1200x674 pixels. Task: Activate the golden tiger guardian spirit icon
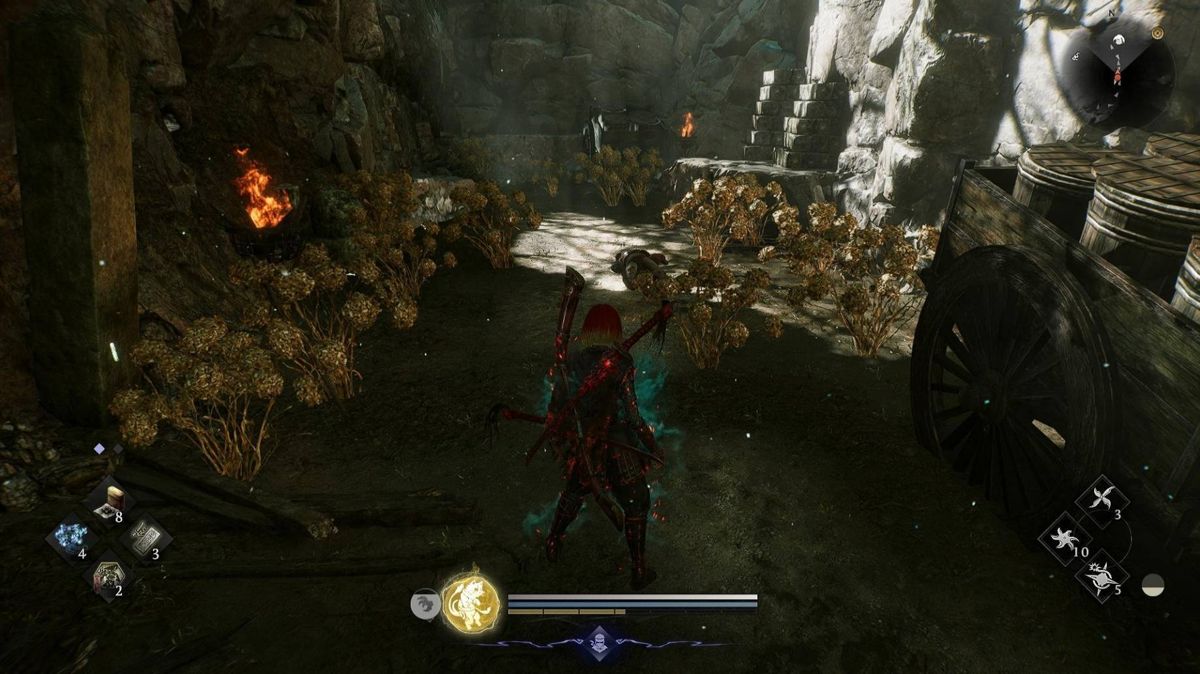[x=472, y=603]
